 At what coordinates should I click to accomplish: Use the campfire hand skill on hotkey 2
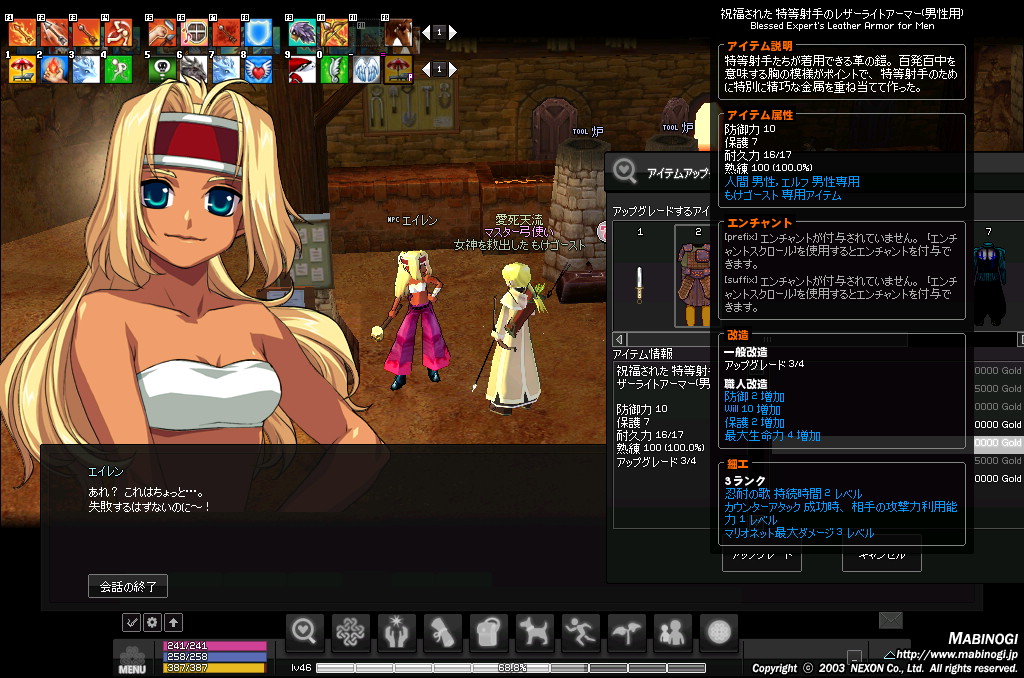(54, 69)
